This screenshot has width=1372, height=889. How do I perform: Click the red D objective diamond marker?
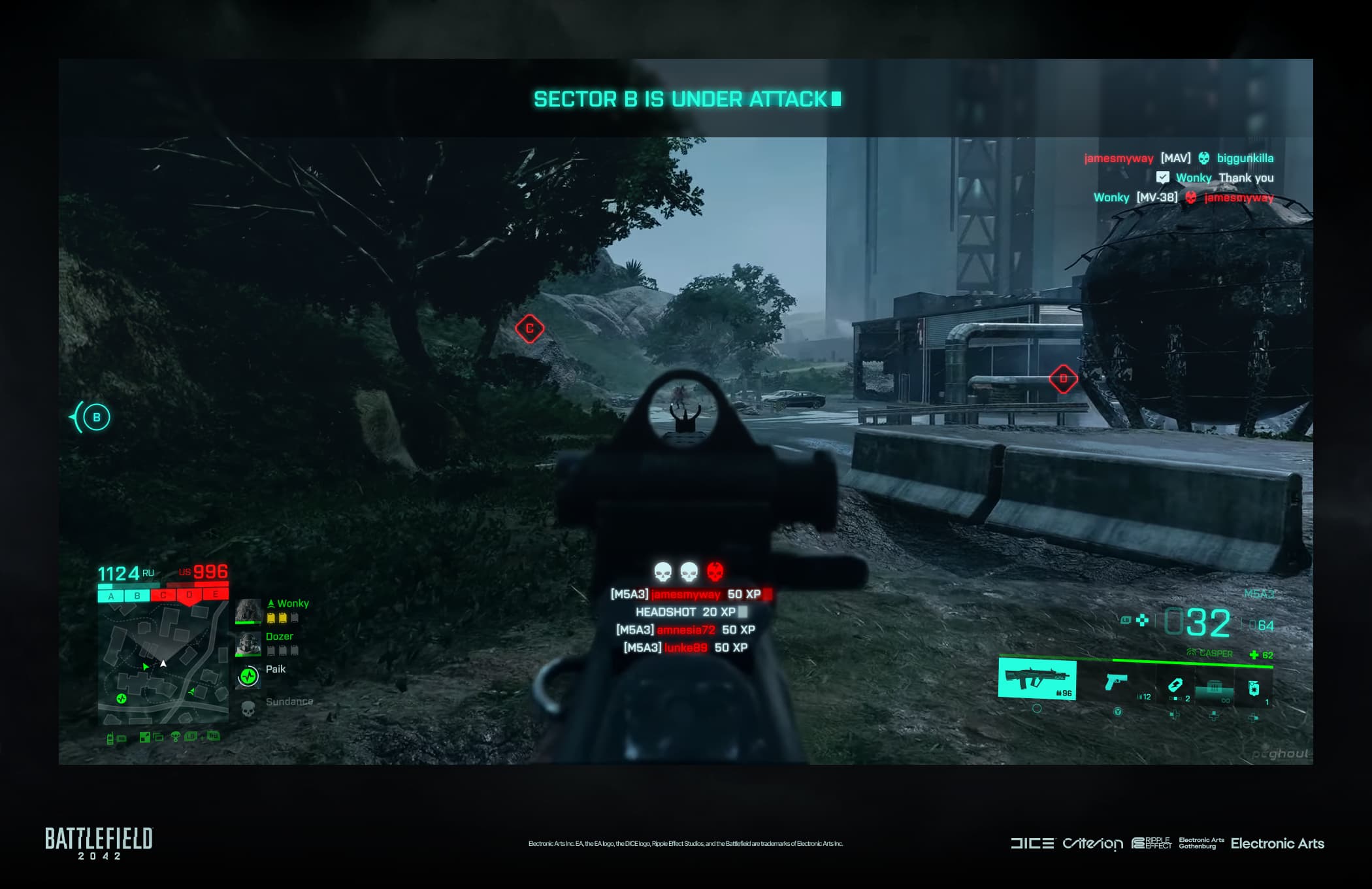pyautogui.click(x=1063, y=378)
